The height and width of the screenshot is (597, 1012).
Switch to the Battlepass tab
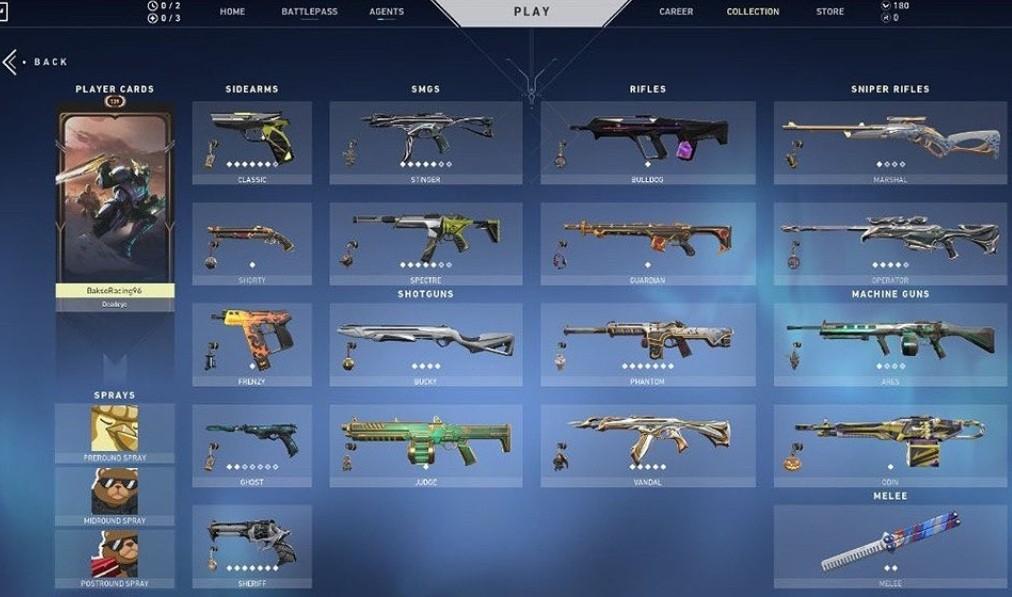click(x=309, y=12)
